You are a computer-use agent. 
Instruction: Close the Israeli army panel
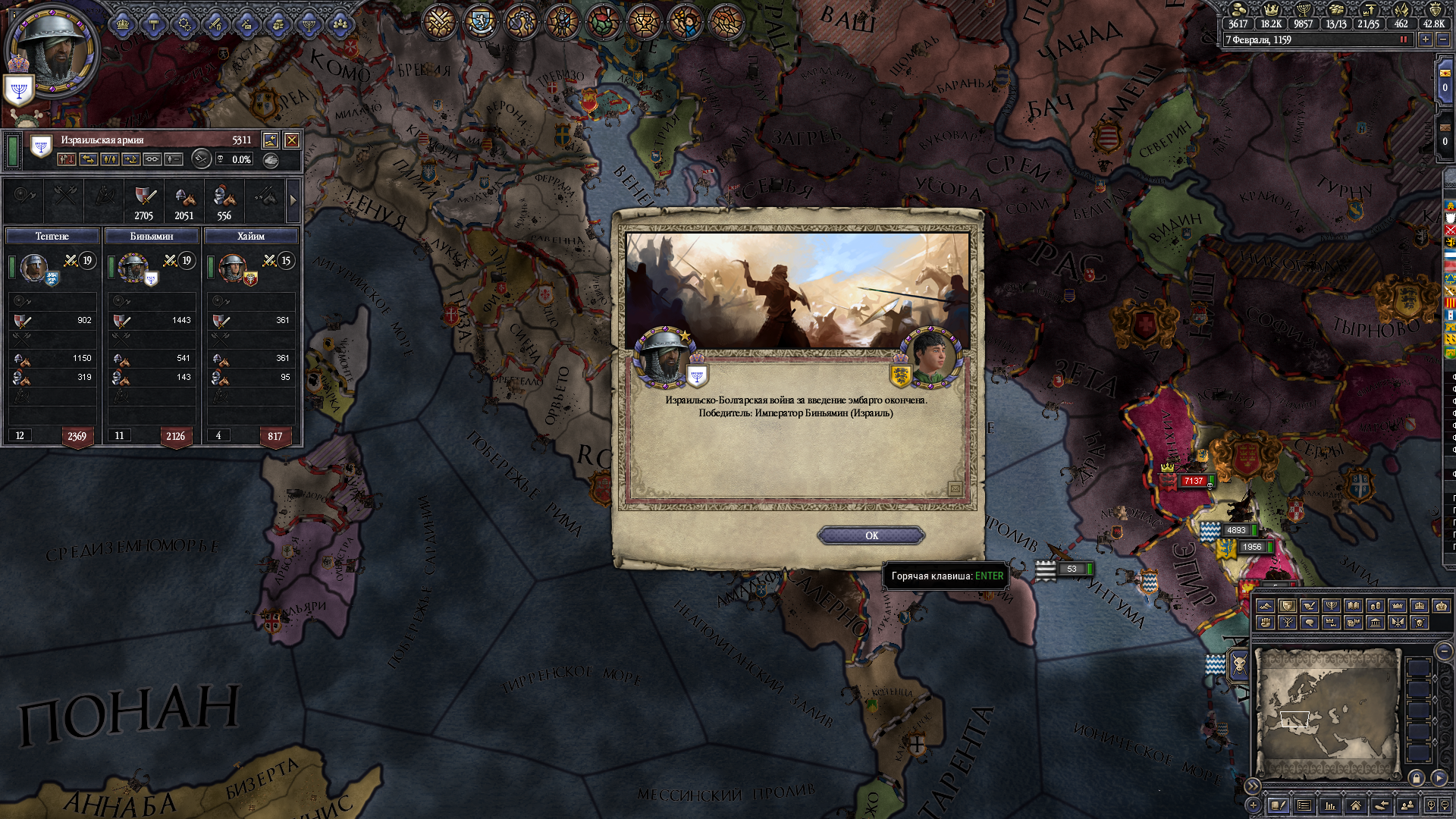[291, 140]
